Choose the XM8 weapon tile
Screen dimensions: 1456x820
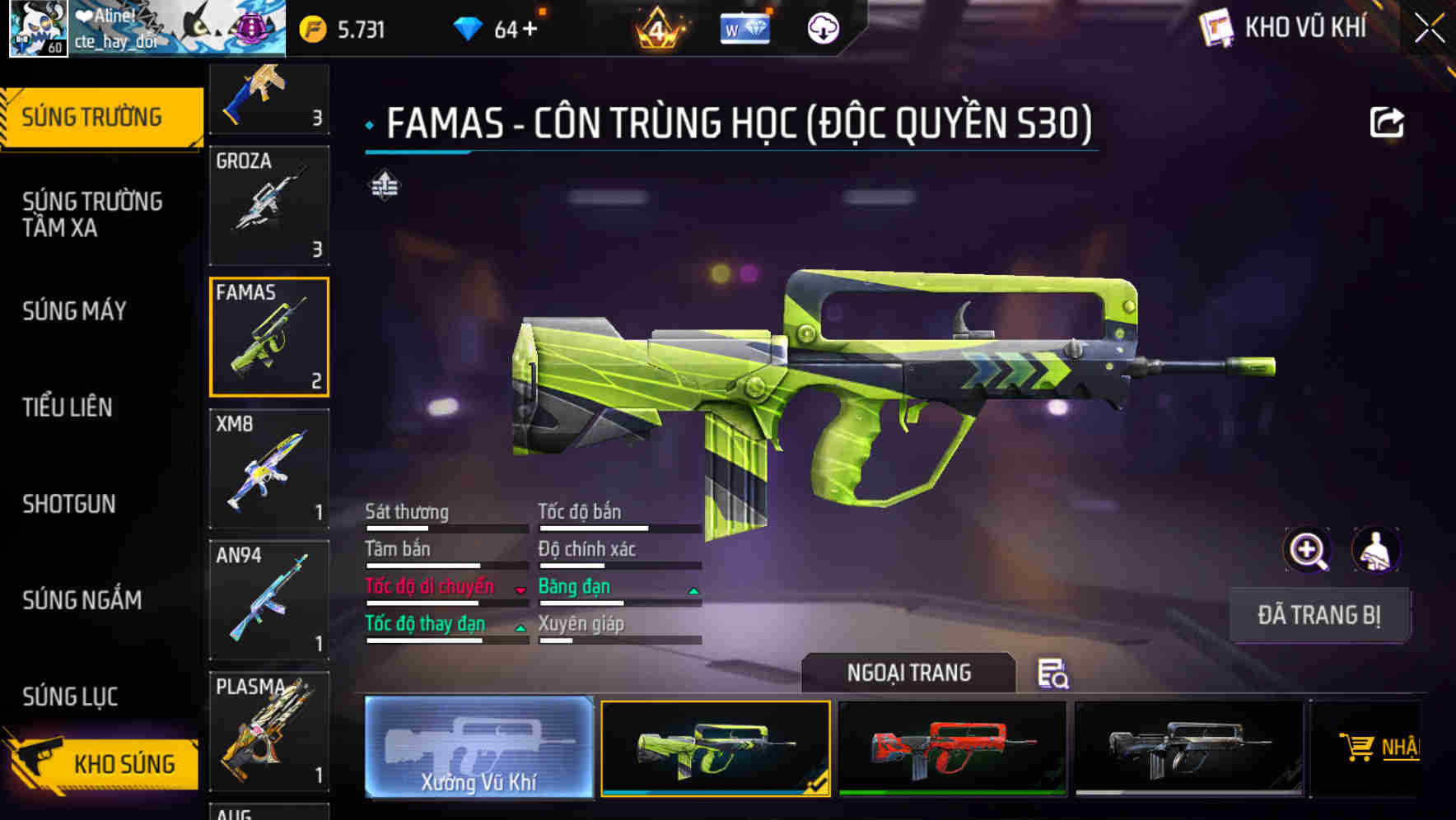click(x=269, y=468)
